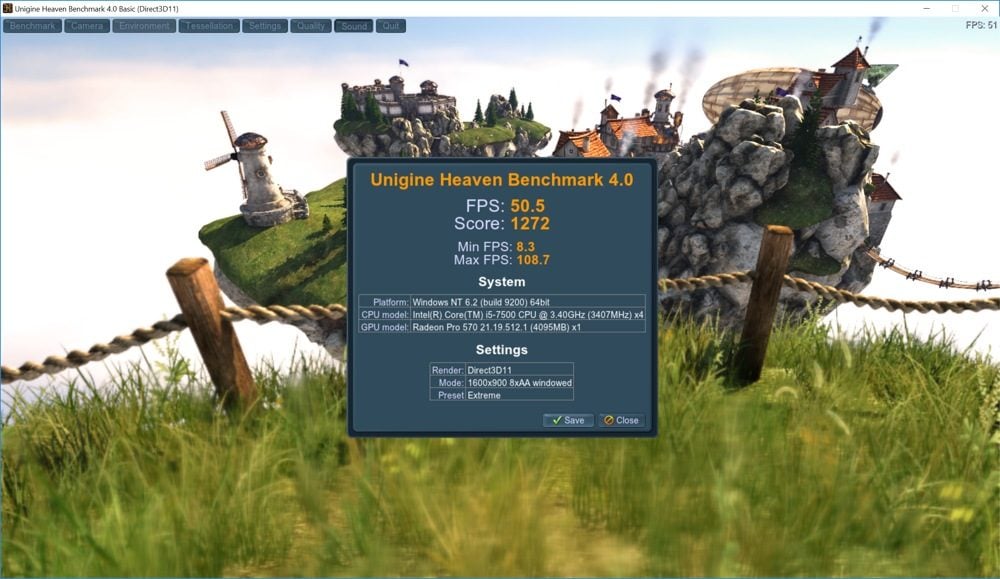The height and width of the screenshot is (579, 1000).
Task: Minimize the Heaven Benchmark window
Action: click(927, 8)
